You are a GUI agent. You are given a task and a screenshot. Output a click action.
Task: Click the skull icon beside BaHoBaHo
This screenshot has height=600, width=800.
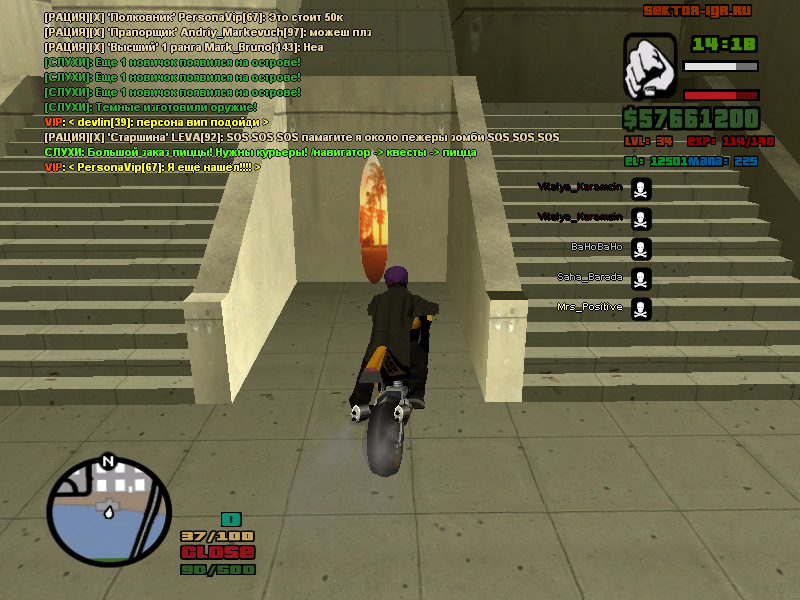tap(641, 248)
